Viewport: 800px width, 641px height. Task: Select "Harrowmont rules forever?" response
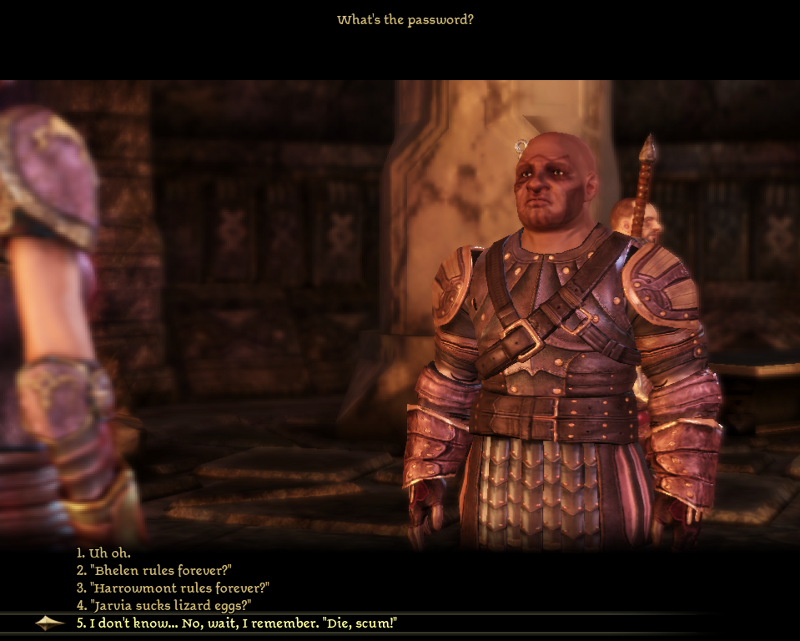click(173, 588)
